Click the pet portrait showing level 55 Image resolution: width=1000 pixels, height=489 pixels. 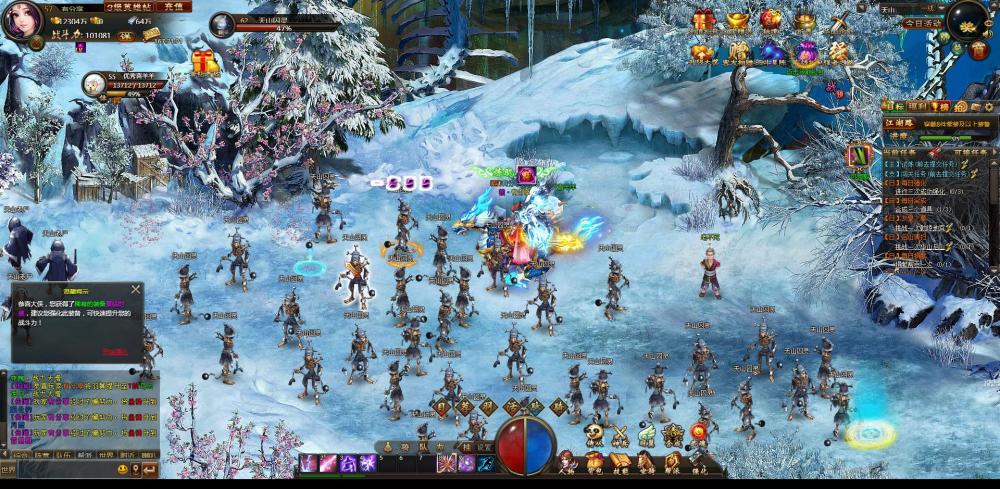coord(94,84)
